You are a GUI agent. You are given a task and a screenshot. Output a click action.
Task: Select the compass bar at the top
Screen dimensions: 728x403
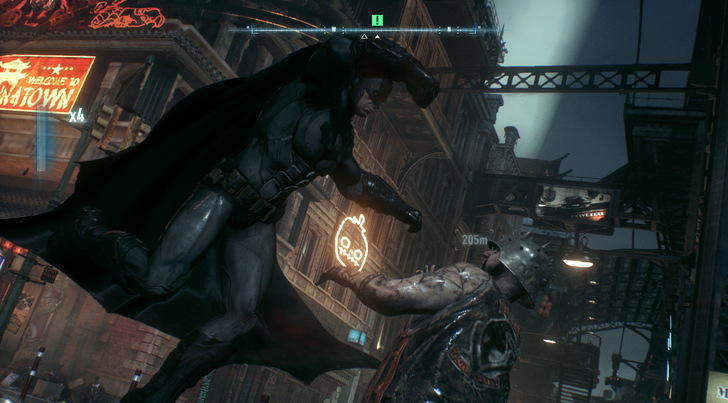tap(364, 31)
